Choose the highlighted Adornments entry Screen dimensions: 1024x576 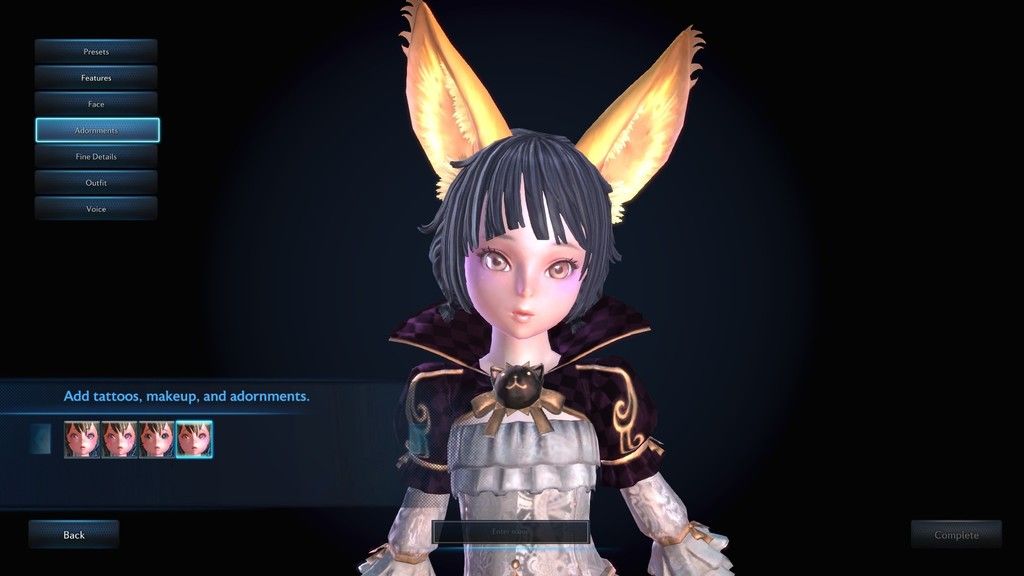click(x=97, y=130)
